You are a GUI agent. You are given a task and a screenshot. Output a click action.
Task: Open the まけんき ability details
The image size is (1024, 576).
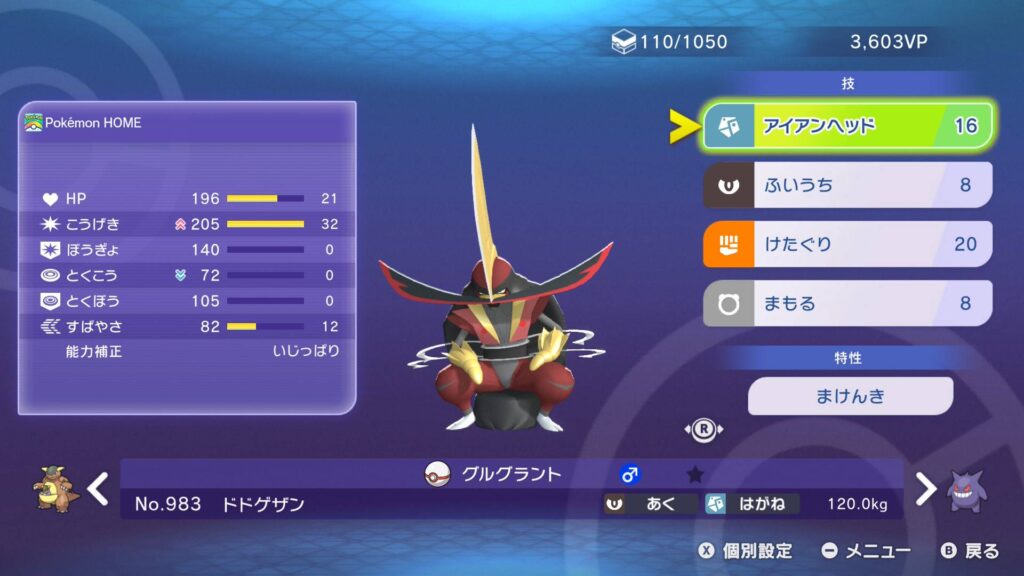(850, 396)
